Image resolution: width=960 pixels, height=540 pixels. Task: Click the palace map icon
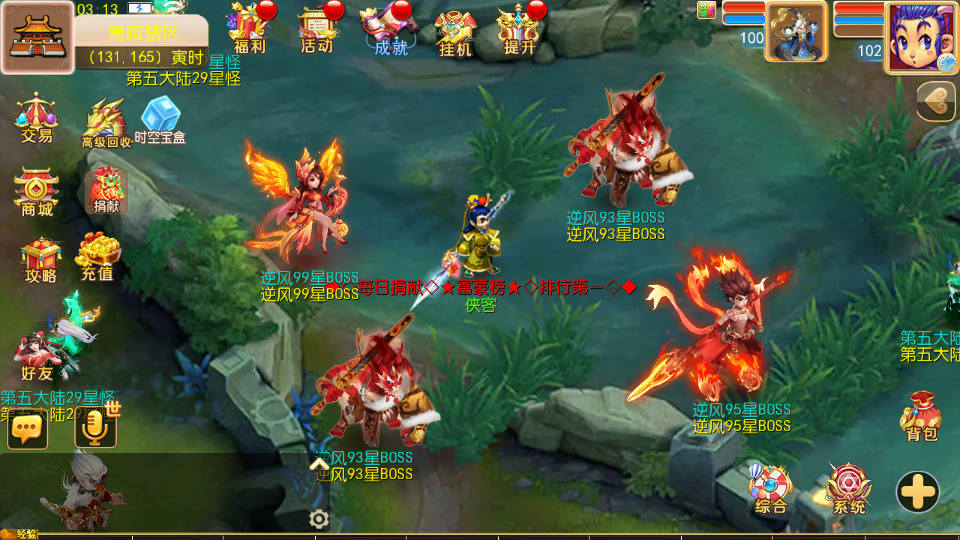(37, 38)
